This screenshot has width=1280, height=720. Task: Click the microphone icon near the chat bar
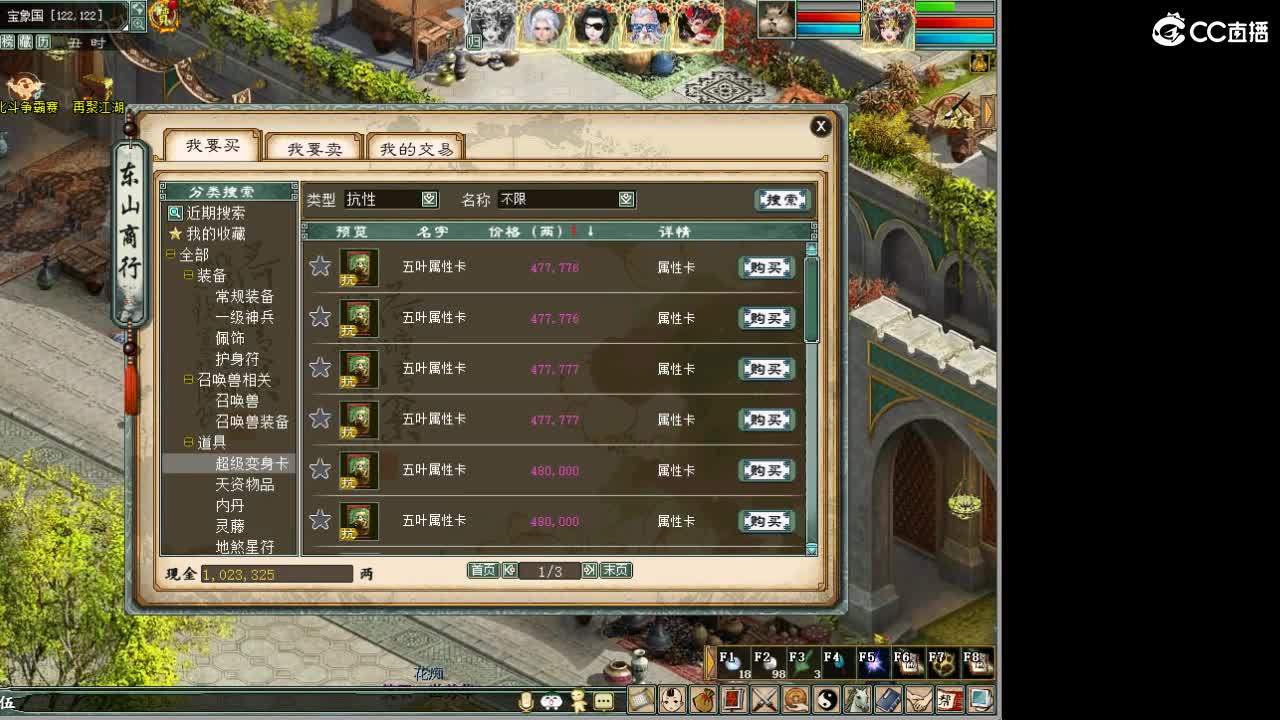pyautogui.click(x=526, y=702)
